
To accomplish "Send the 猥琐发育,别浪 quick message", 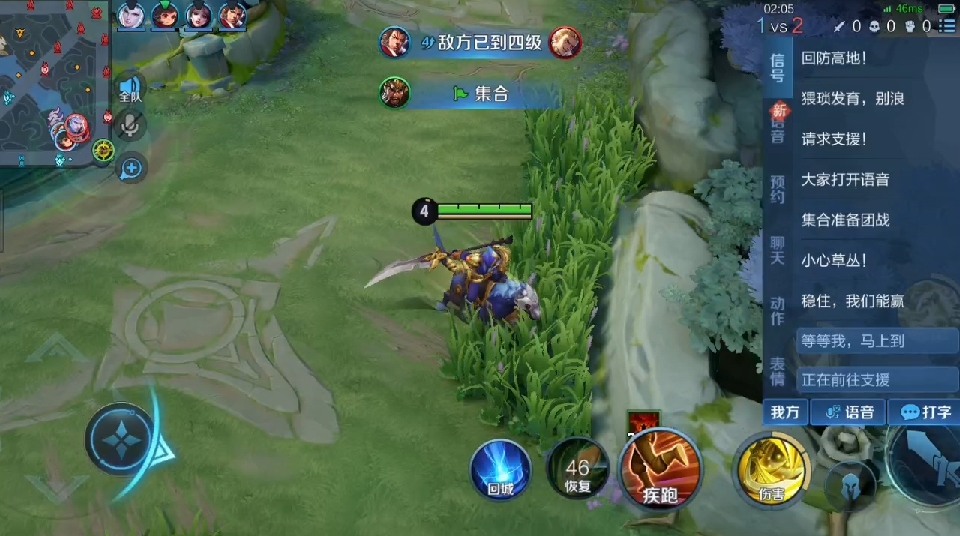I will [x=852, y=99].
